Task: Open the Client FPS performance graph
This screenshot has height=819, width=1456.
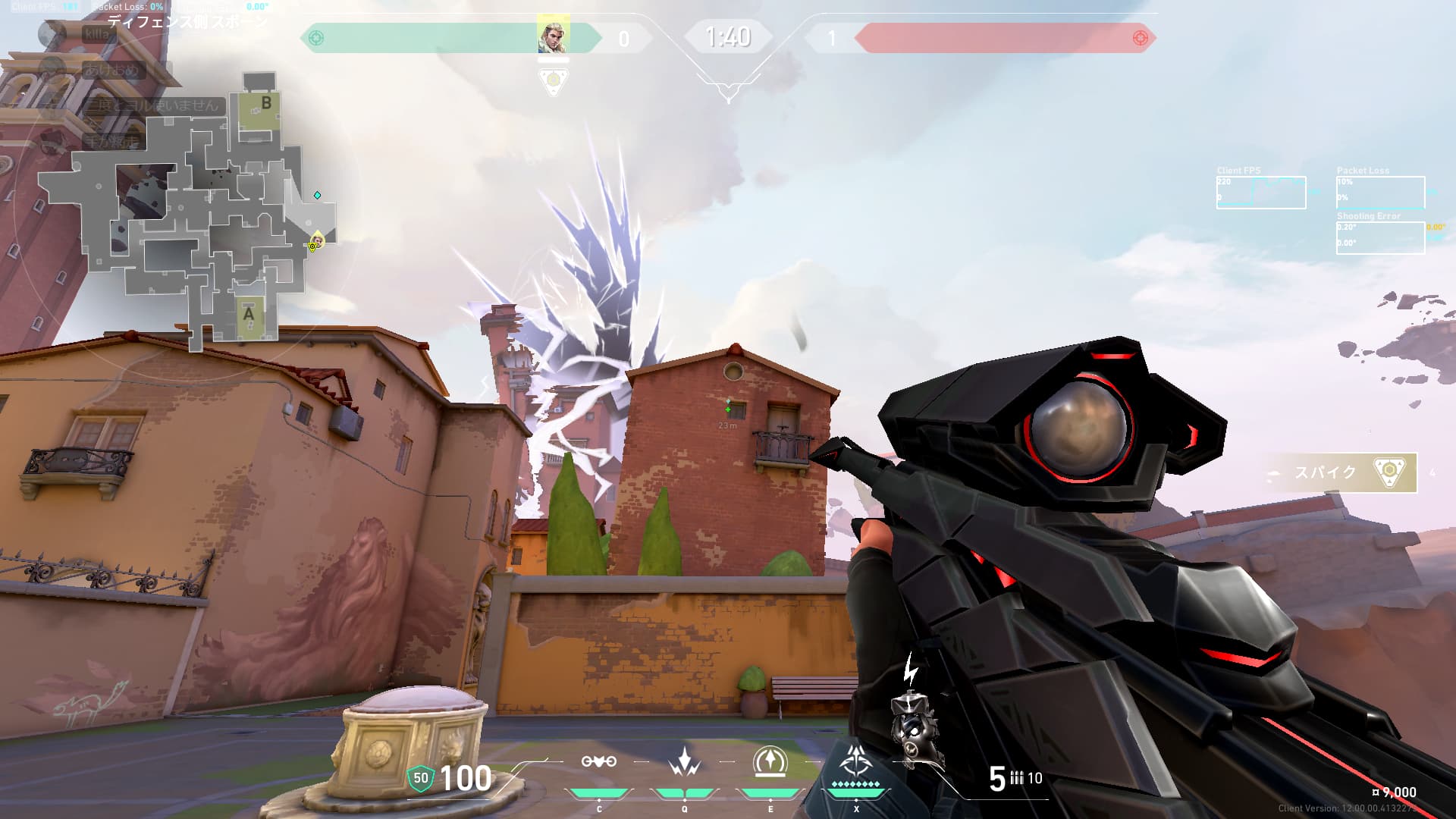Action: coord(1261,193)
